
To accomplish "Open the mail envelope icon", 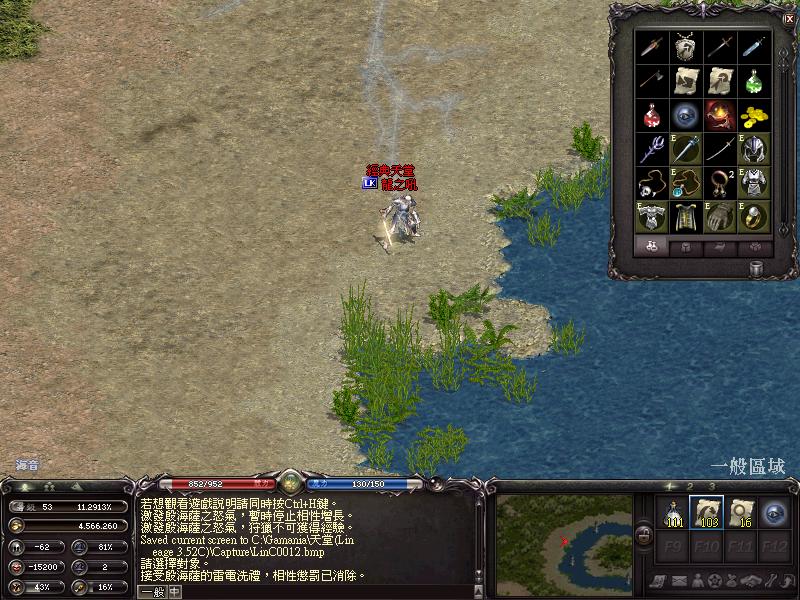I will pos(679,581).
